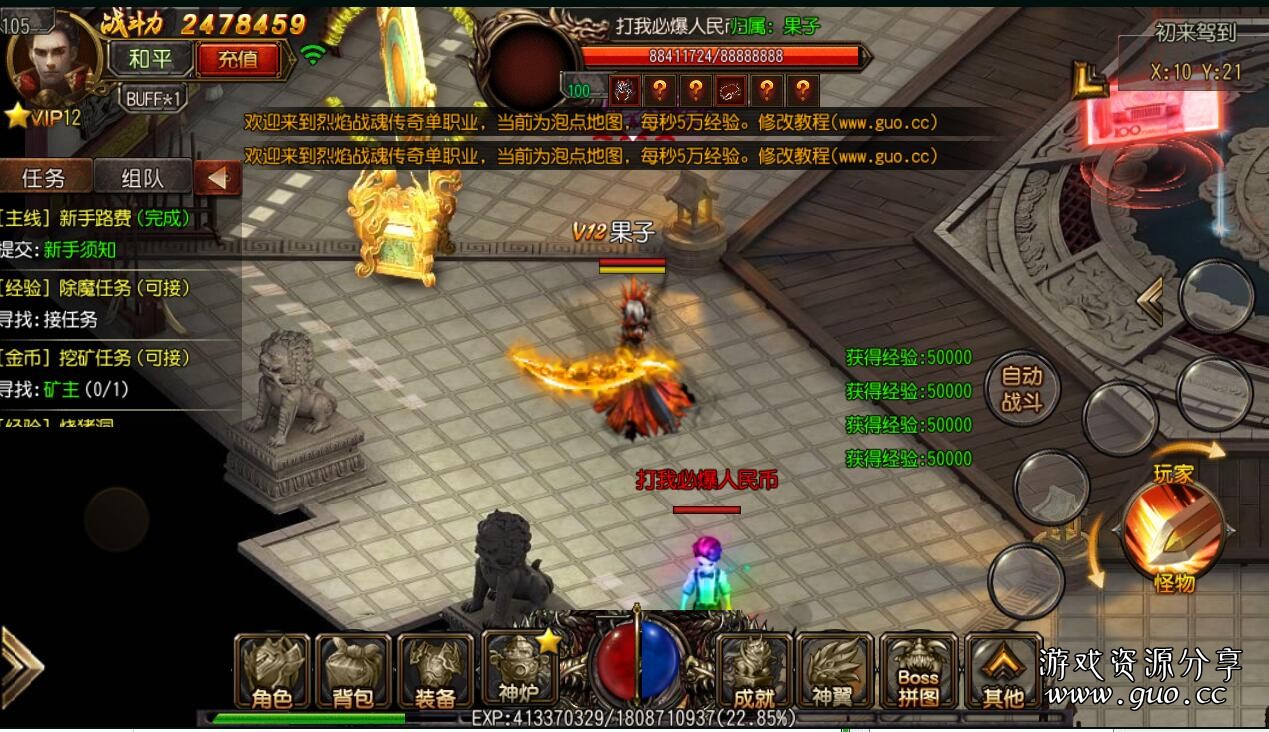Open the 神翼 divine wings menu
Screen dimensions: 1269x732
[x=836, y=672]
